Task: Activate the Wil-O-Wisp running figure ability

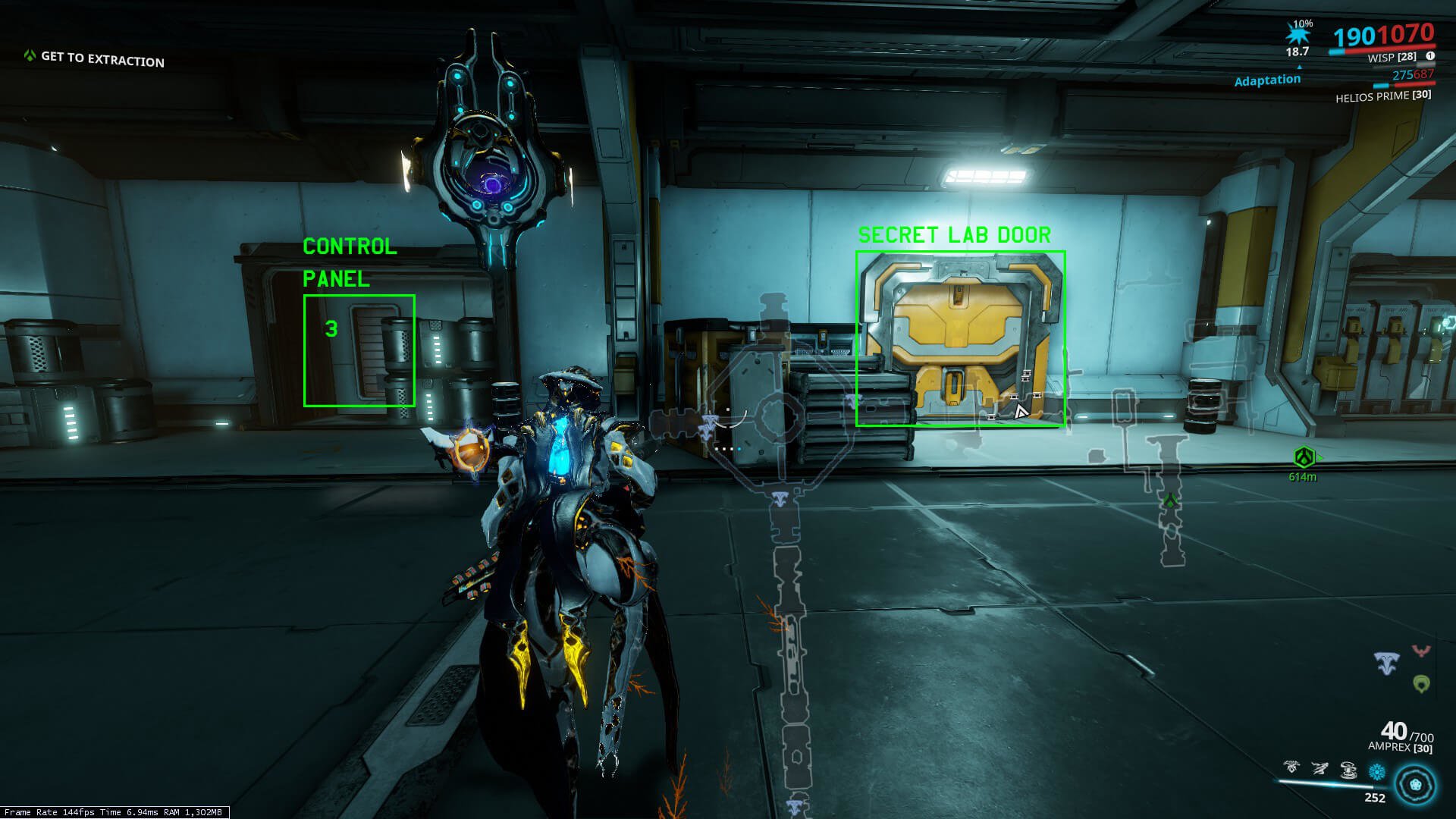Action: (1320, 769)
